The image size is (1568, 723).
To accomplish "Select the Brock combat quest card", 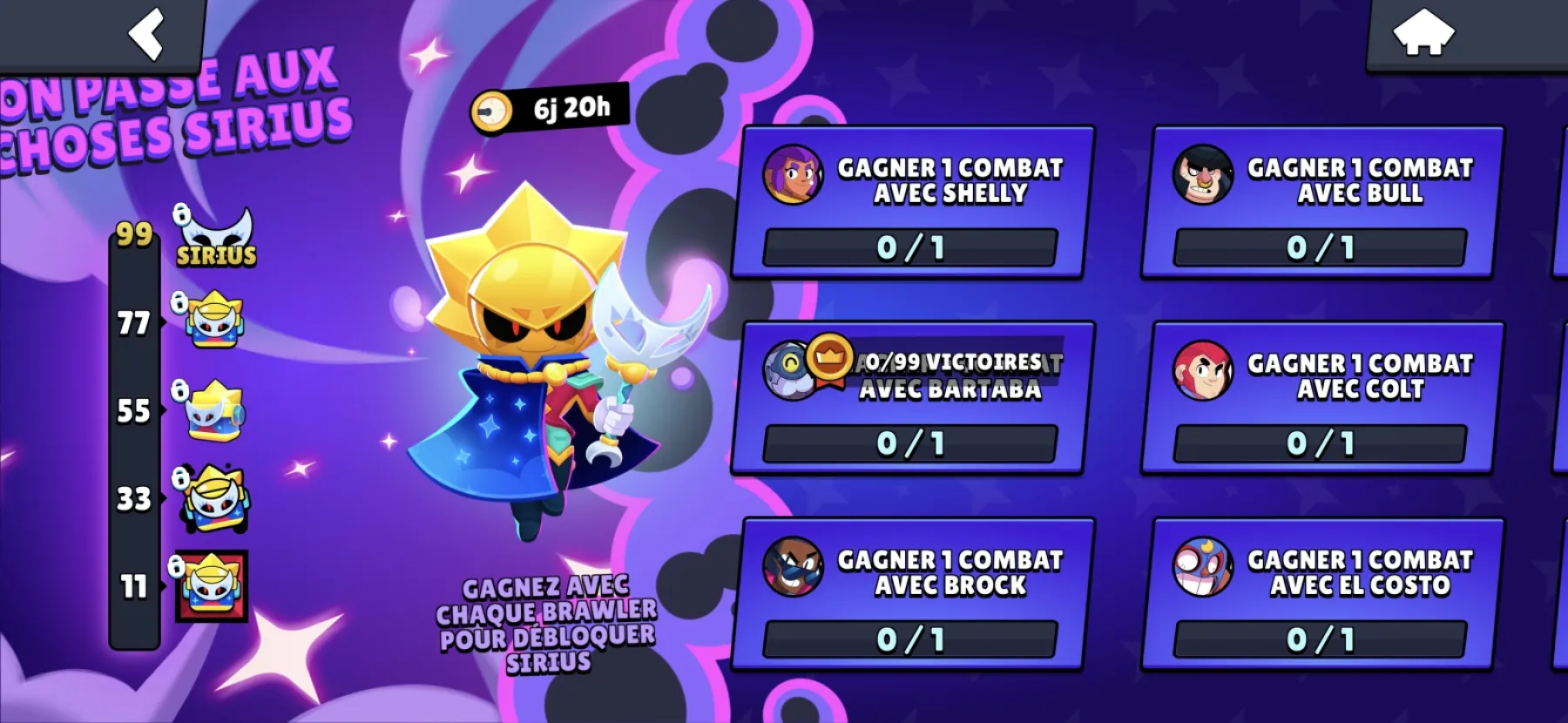I will click(912, 594).
